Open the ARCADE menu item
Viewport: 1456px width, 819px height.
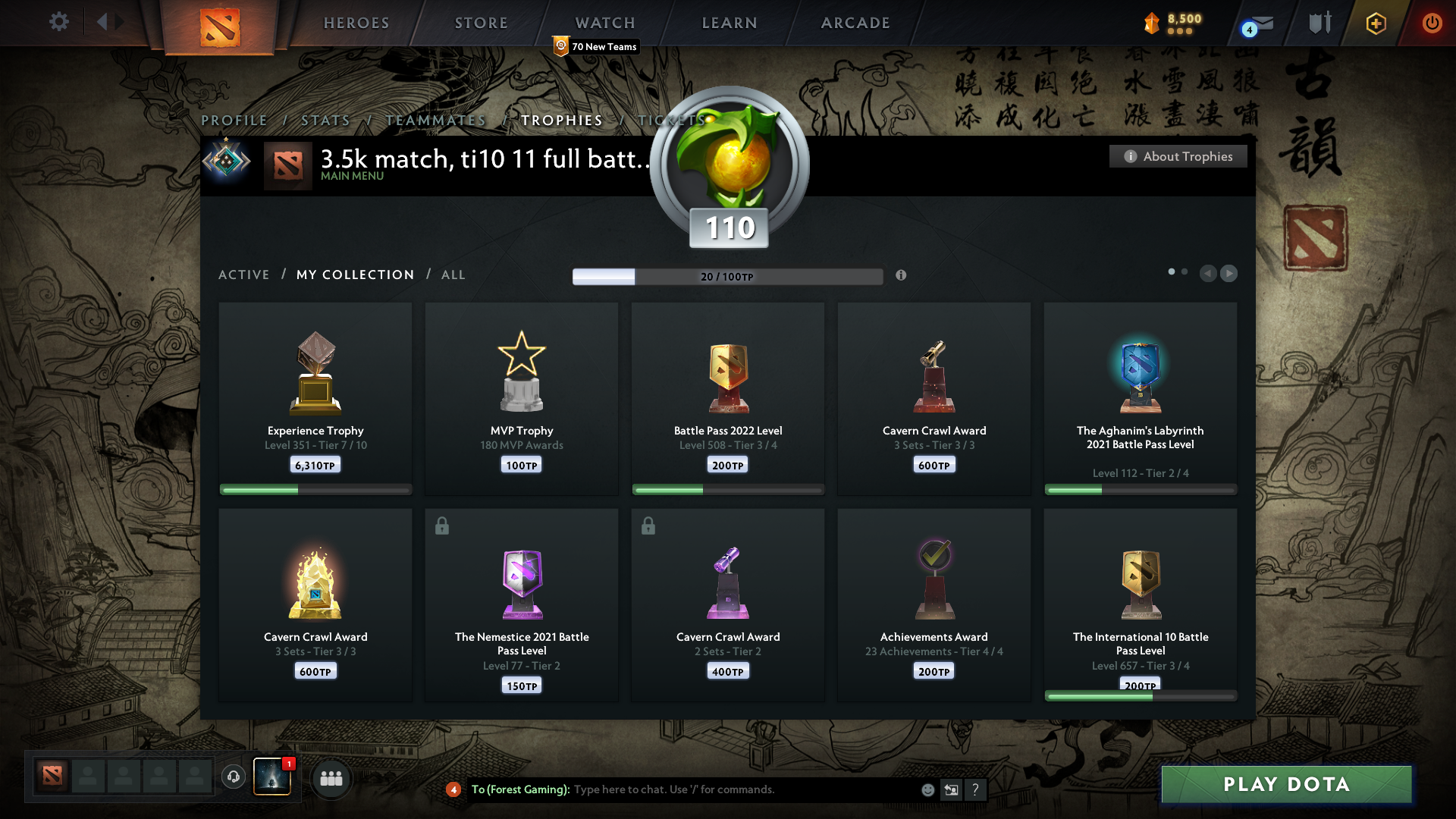point(855,23)
